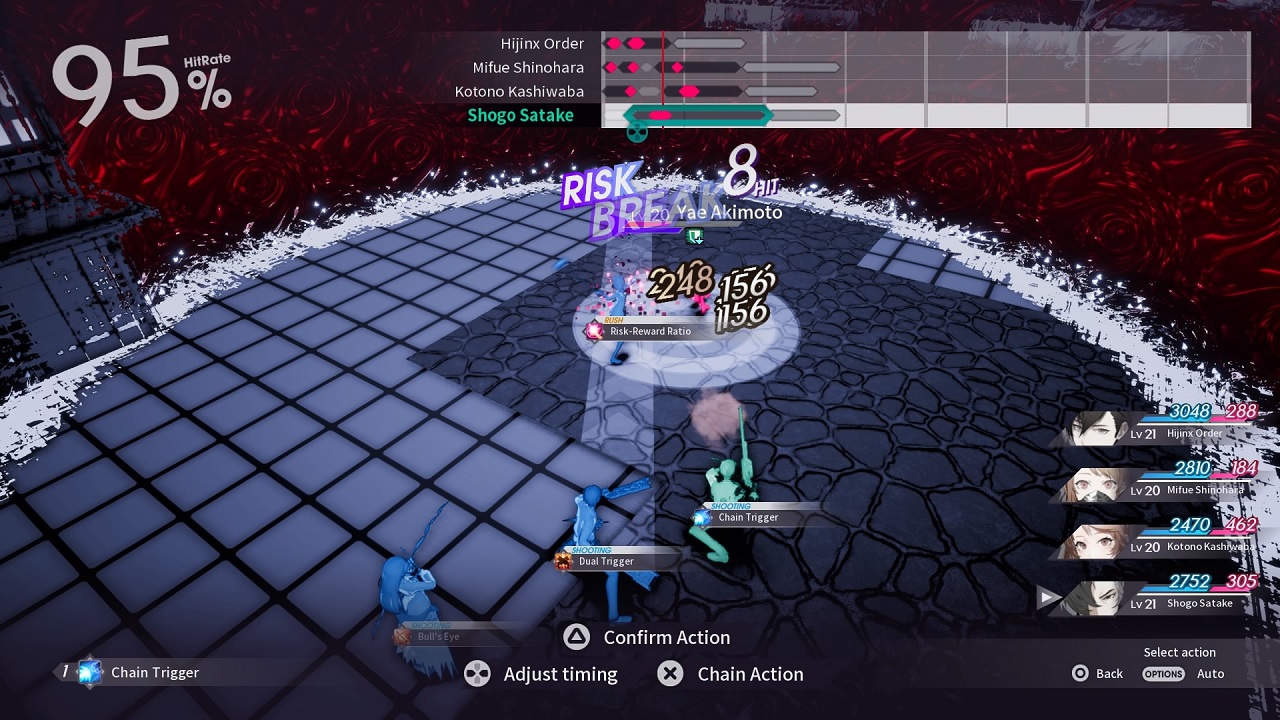Choose the Dual Trigger skill label

click(x=606, y=561)
